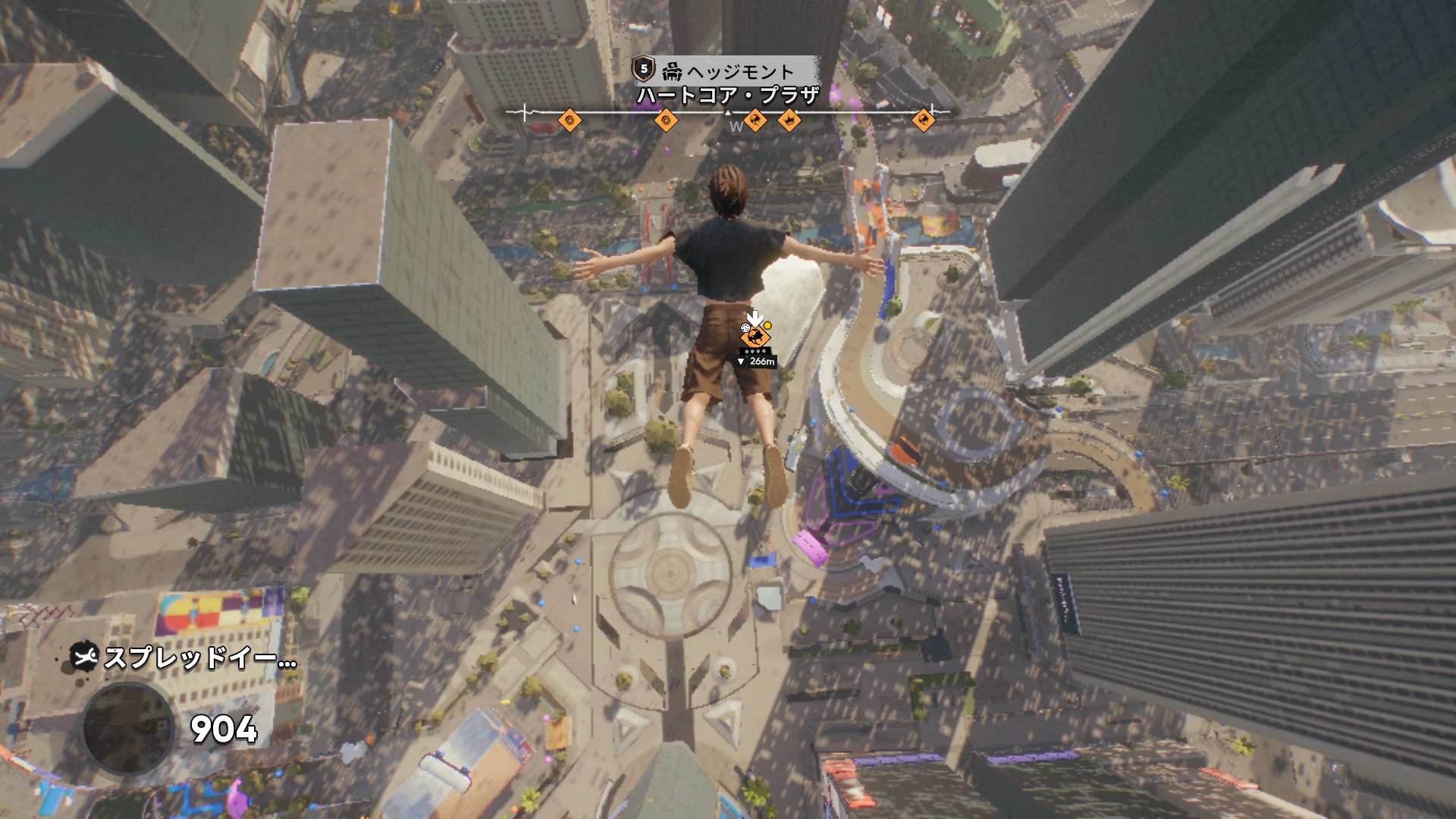Image resolution: width=1456 pixels, height=819 pixels.
Task: Select the orange objective marker showing 266m
Action: tap(755, 337)
